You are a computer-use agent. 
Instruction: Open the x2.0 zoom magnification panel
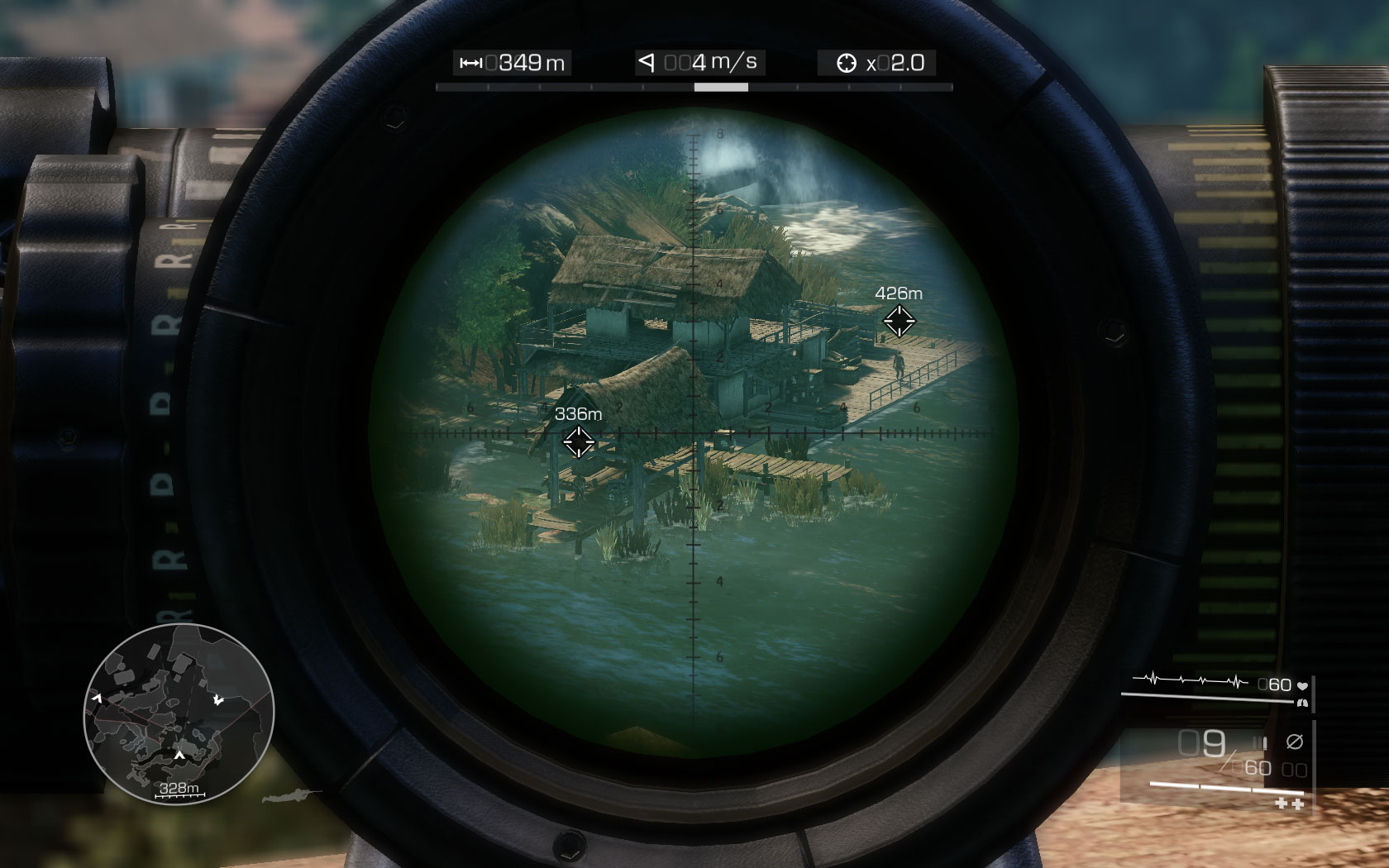(895, 62)
